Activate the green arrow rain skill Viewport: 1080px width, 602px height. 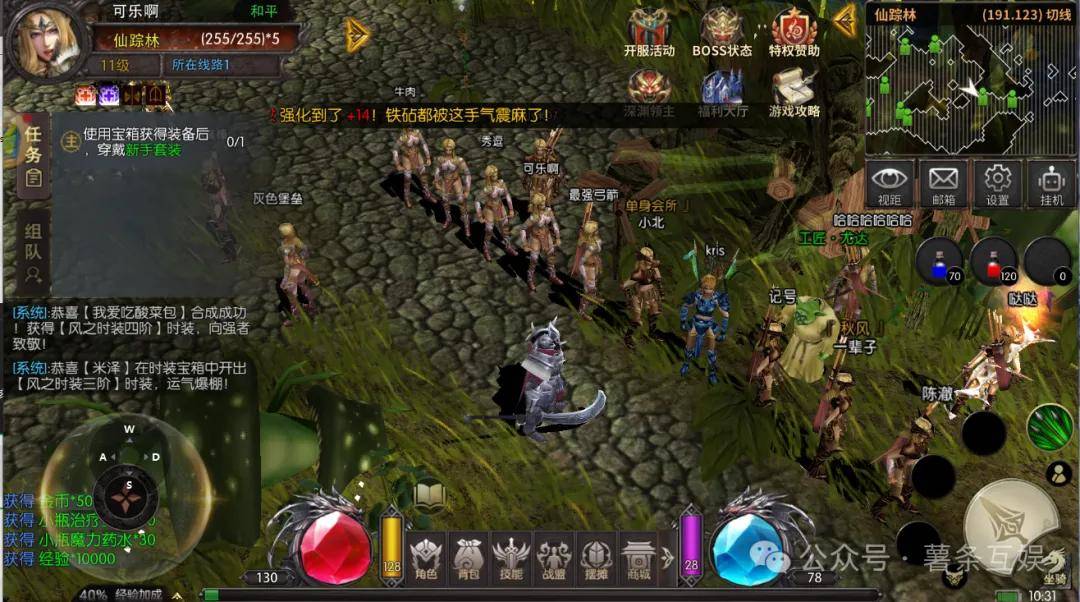[1048, 427]
